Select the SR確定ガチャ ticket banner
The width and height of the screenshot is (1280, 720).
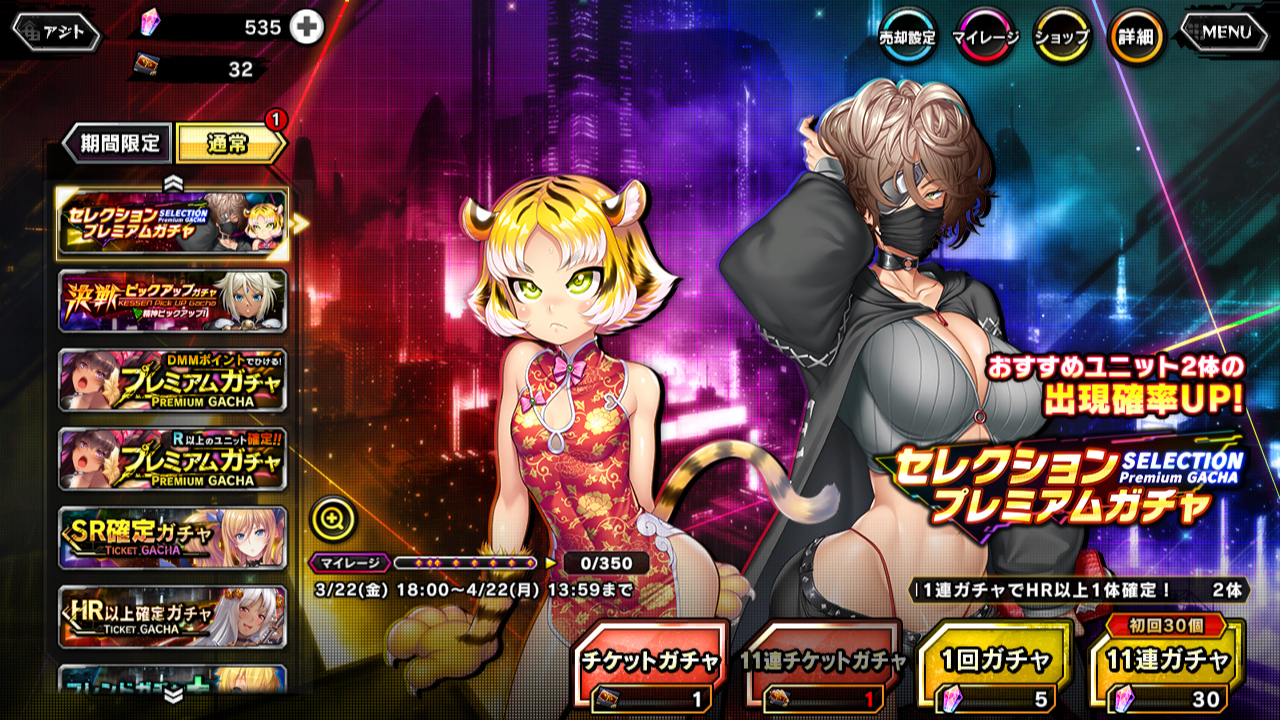[173, 538]
